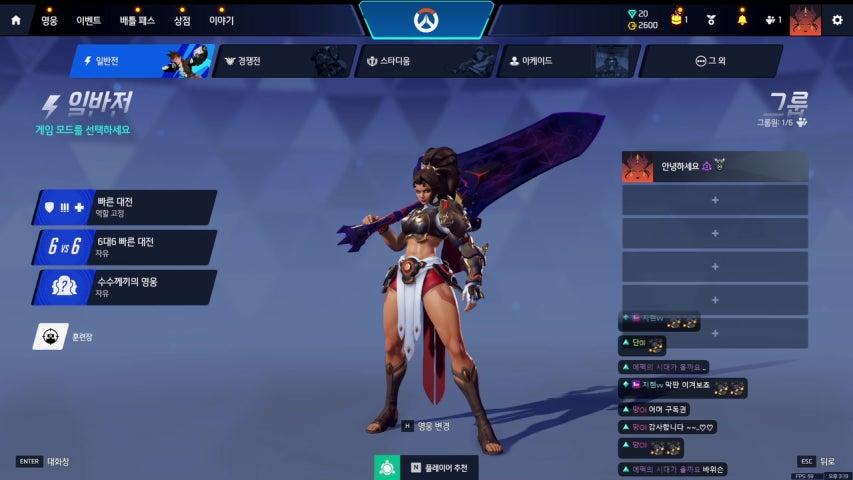
Task: Open the settings gear icon
Action: [837, 19]
